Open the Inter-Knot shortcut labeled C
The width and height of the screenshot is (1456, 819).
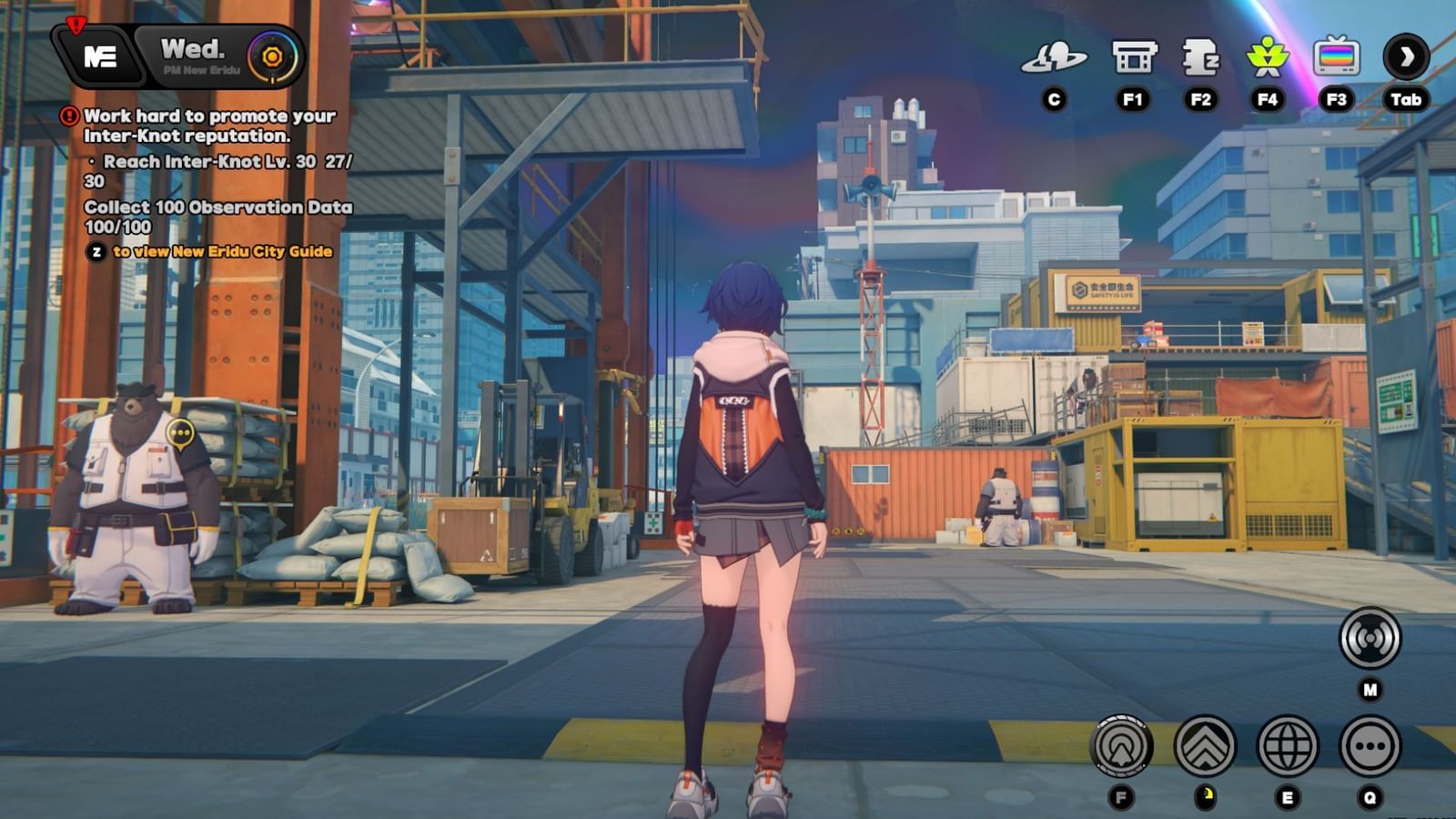[x=1056, y=56]
